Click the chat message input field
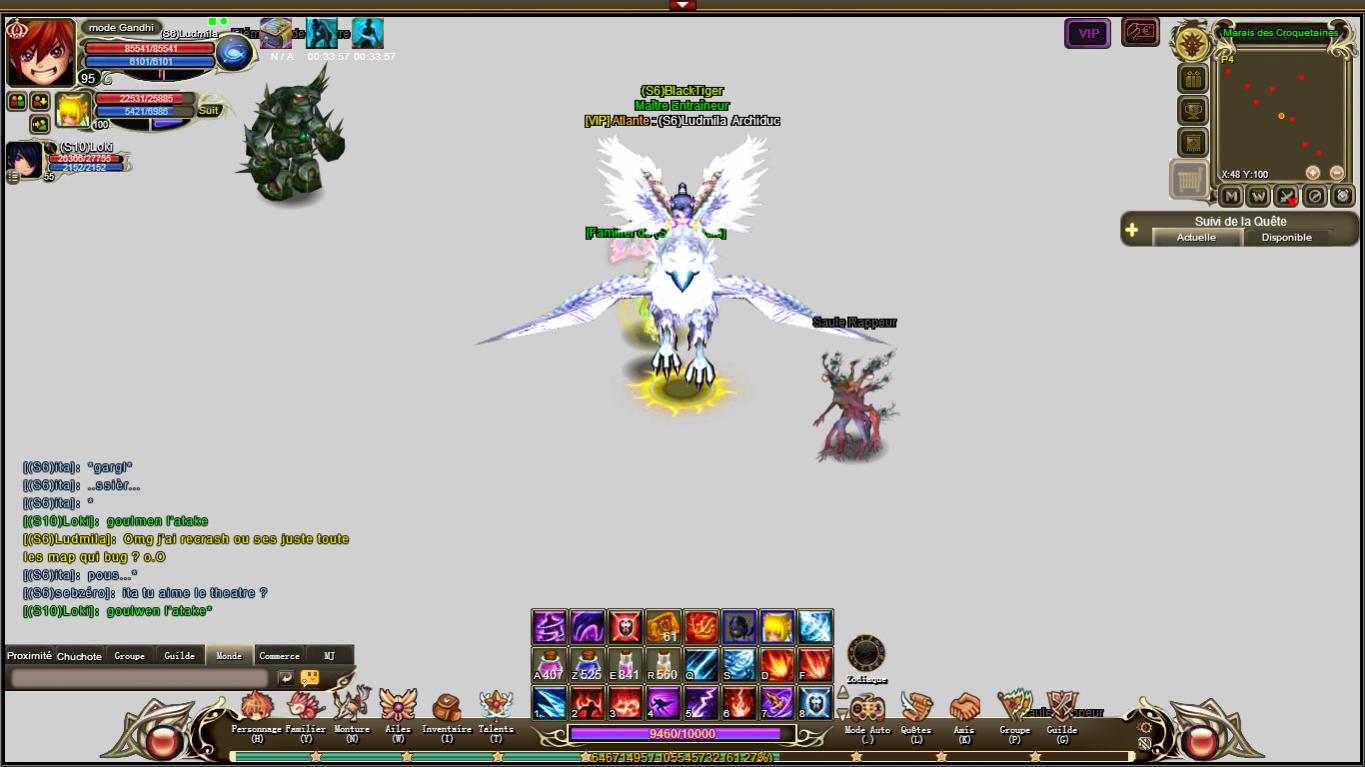Viewport: 1365px width, 767px height. pyautogui.click(x=140, y=678)
